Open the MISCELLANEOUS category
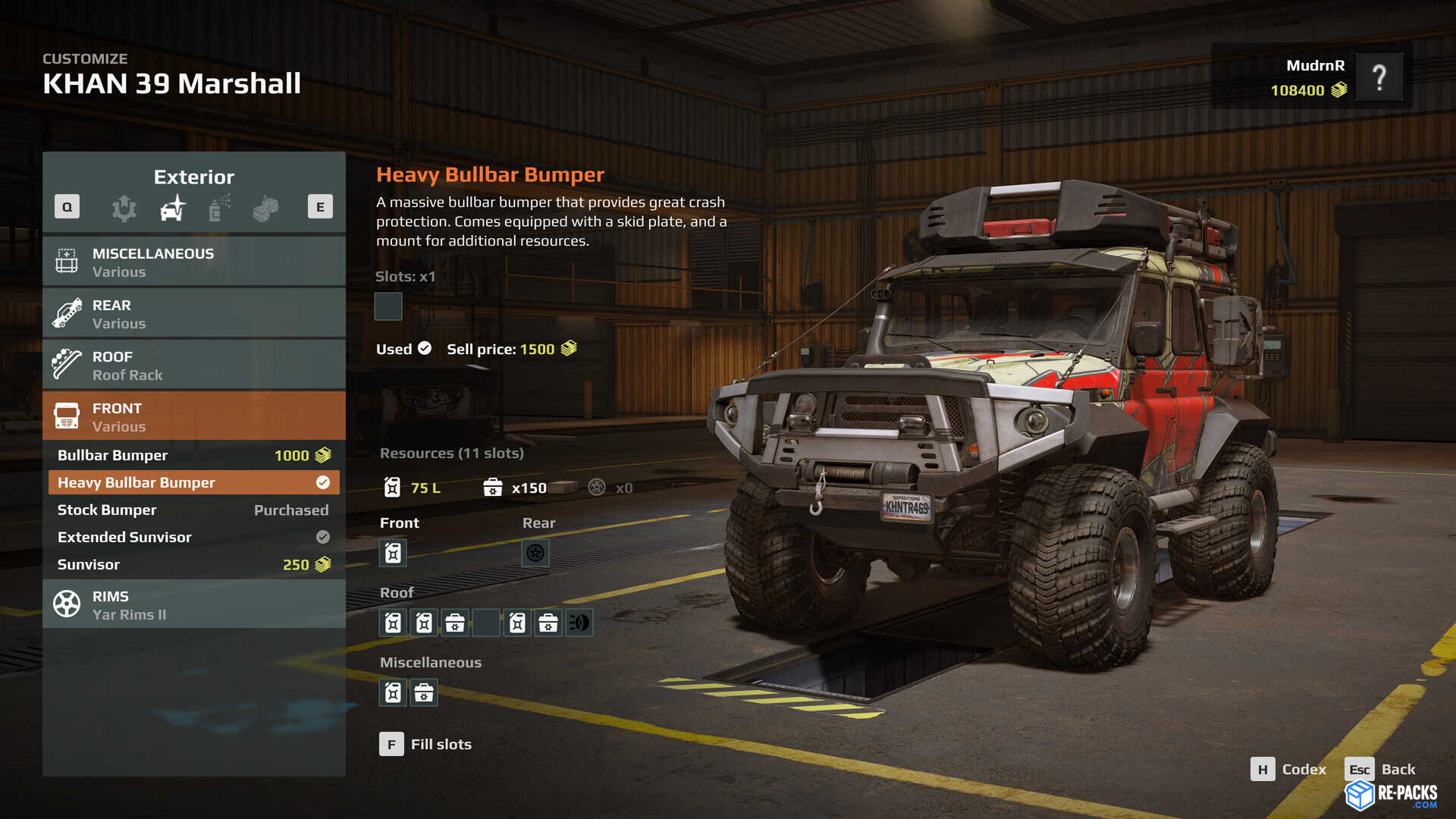 (193, 262)
